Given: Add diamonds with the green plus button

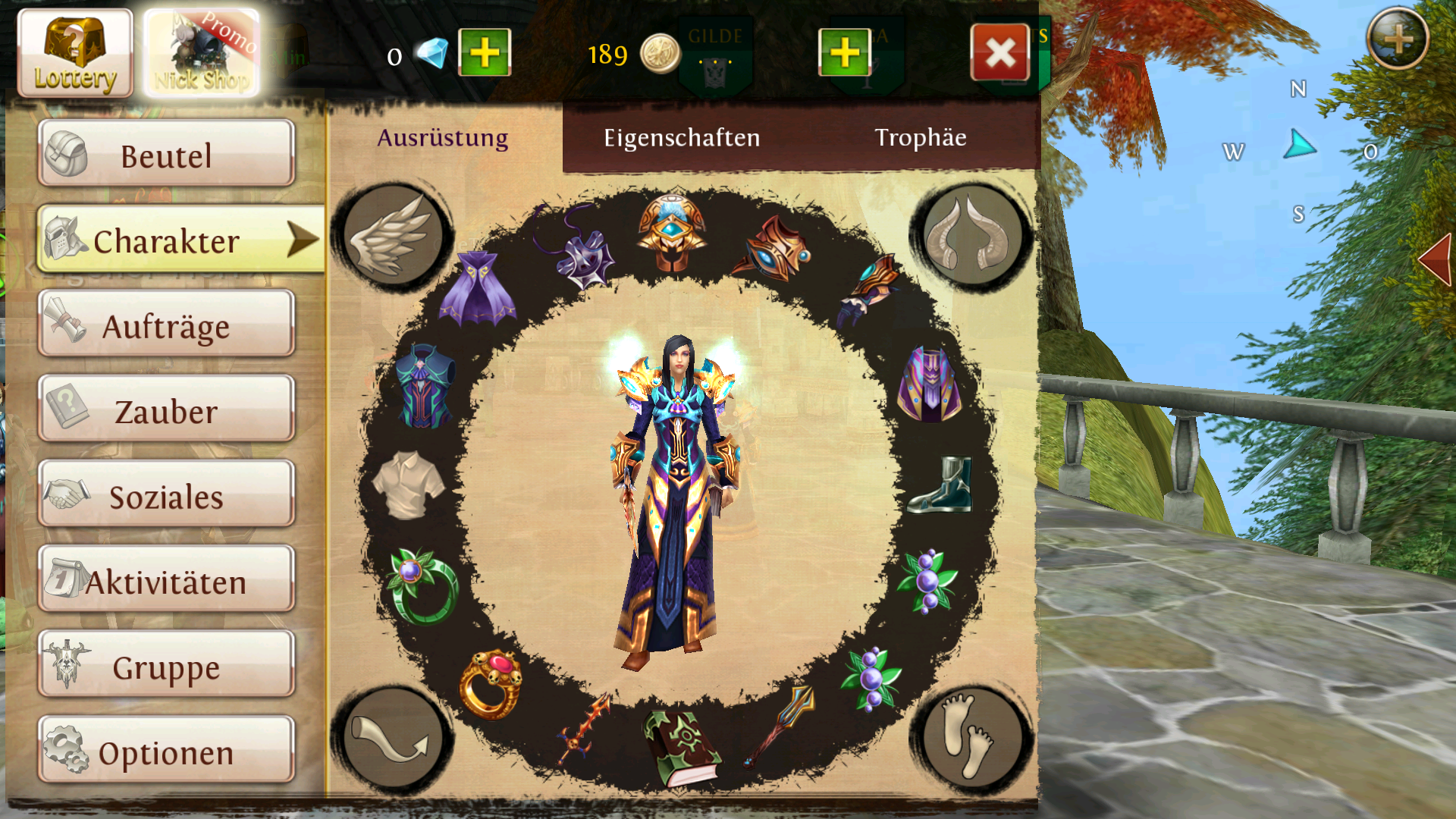Looking at the screenshot, I should point(485,53).
